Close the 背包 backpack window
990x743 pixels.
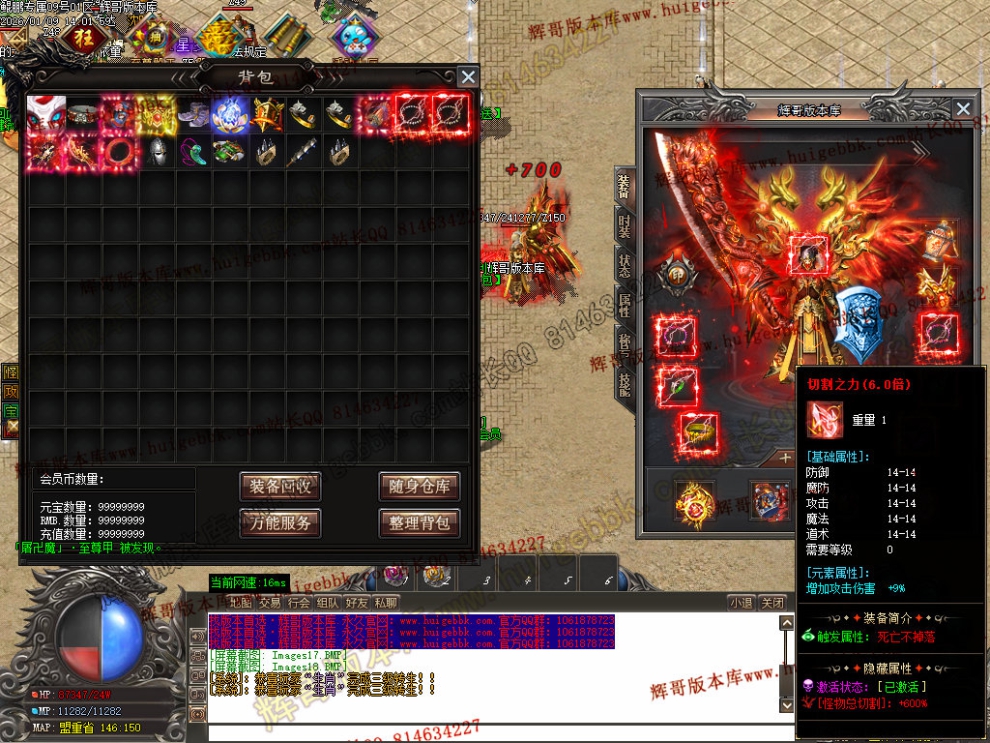click(467, 77)
